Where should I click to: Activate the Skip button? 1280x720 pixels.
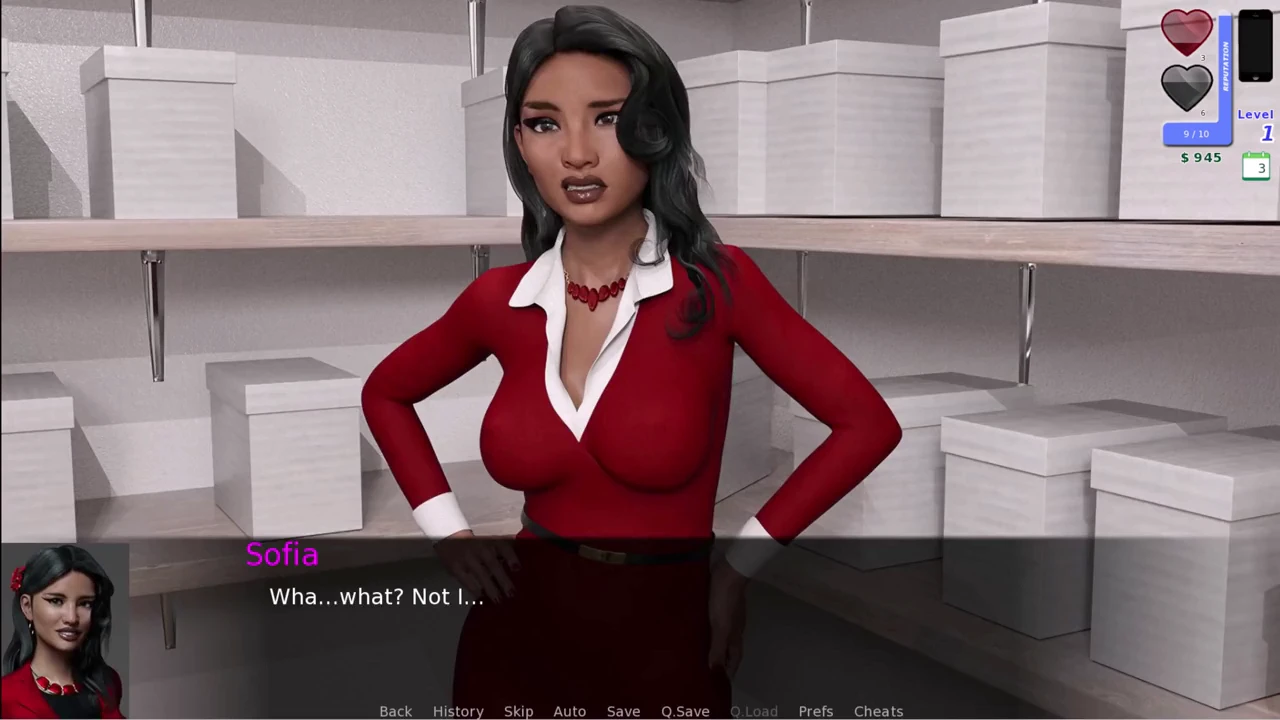518,711
